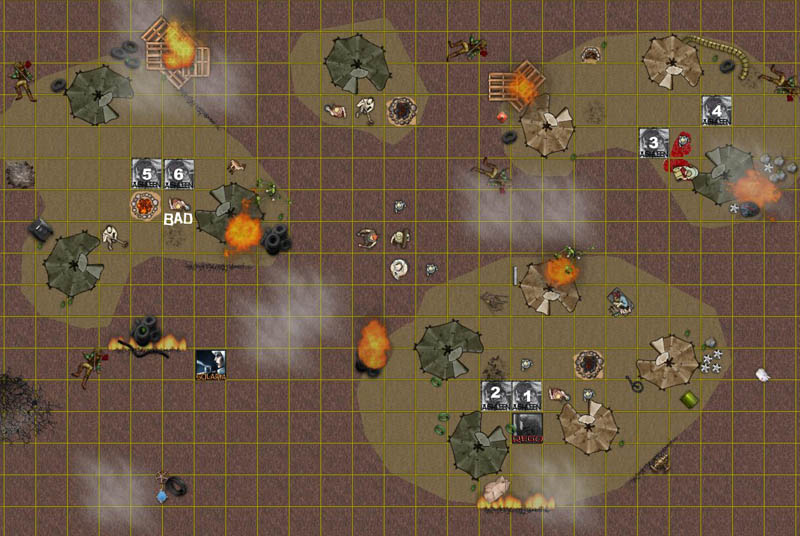Select the Ashleen token numbered 6
800x536 pixels.
tap(178, 174)
